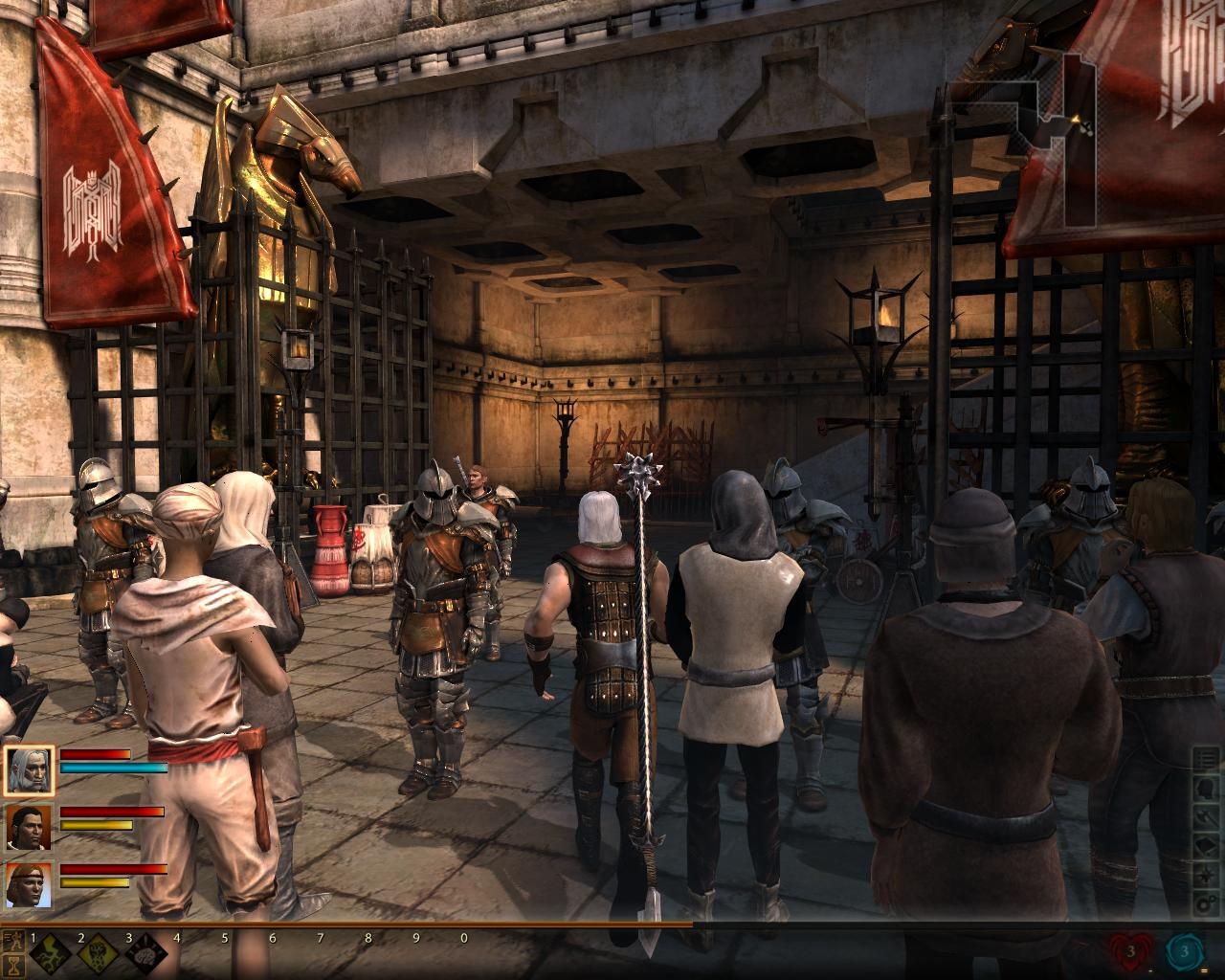Screen dimensions: 1225x980
Task: Open the folded map icon
Action: [x=1207, y=848]
